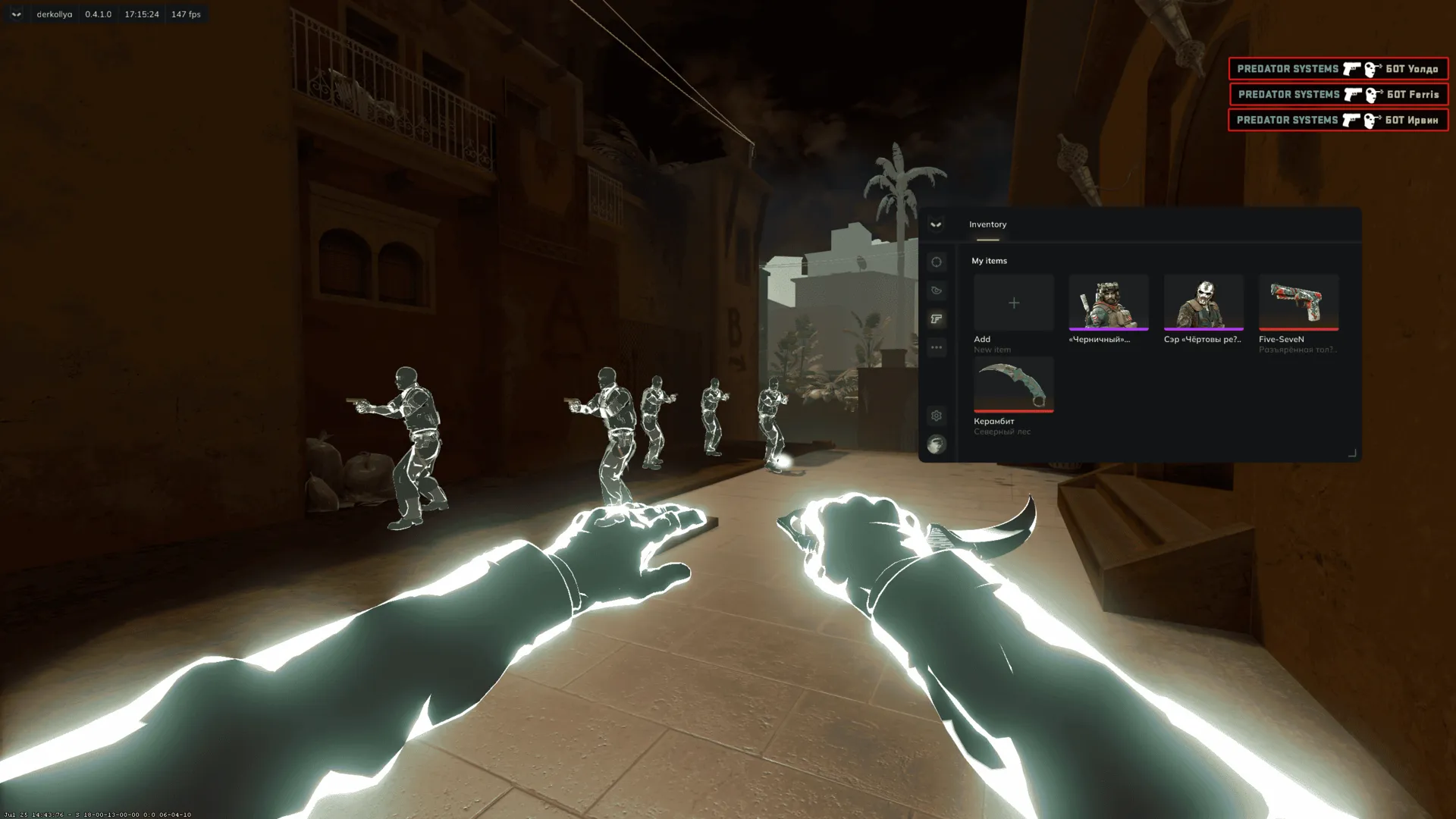Click the panel's corner resize handle

click(x=1351, y=453)
